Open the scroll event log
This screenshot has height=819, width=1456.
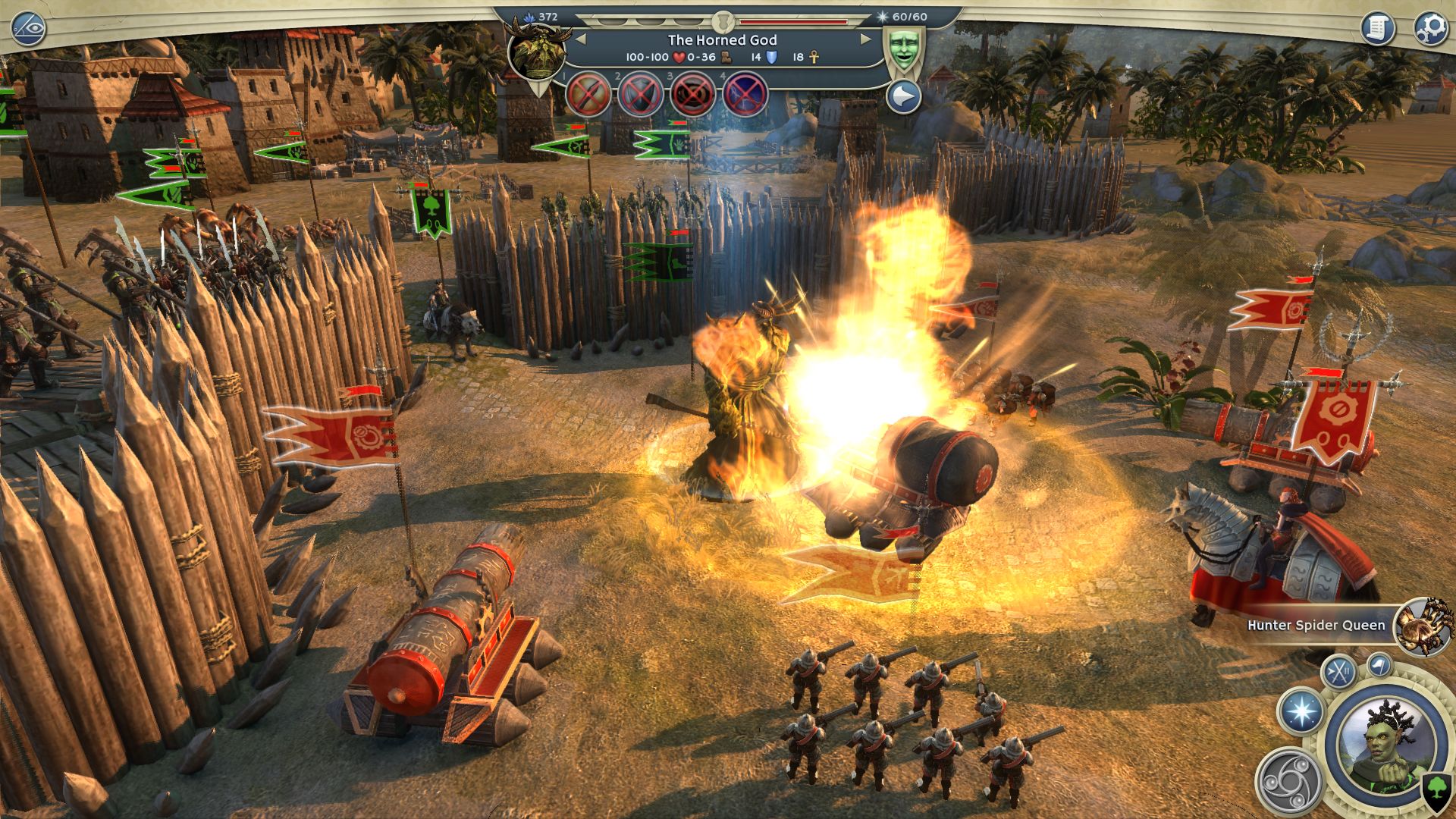(1378, 29)
